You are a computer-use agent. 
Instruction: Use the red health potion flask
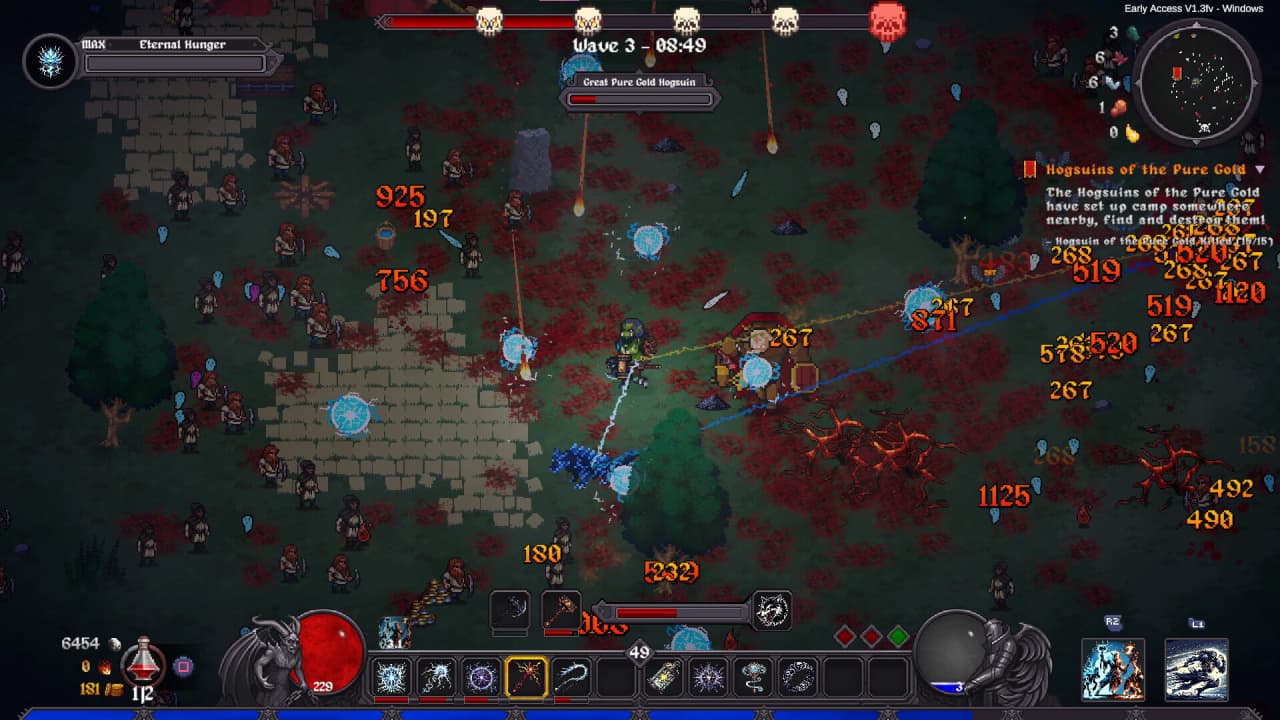click(x=143, y=660)
